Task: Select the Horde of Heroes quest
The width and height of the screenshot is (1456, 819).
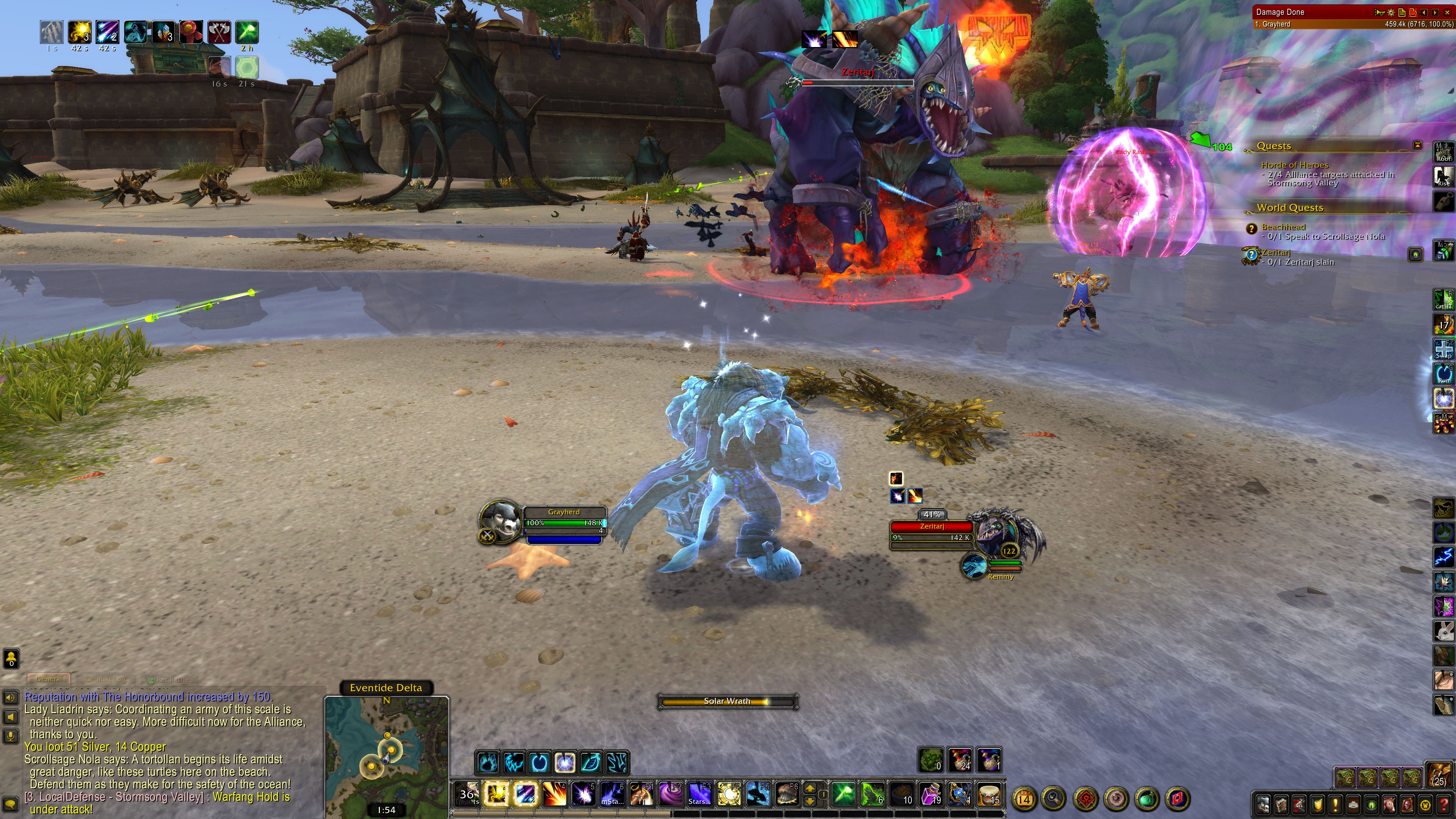Action: tap(1294, 165)
